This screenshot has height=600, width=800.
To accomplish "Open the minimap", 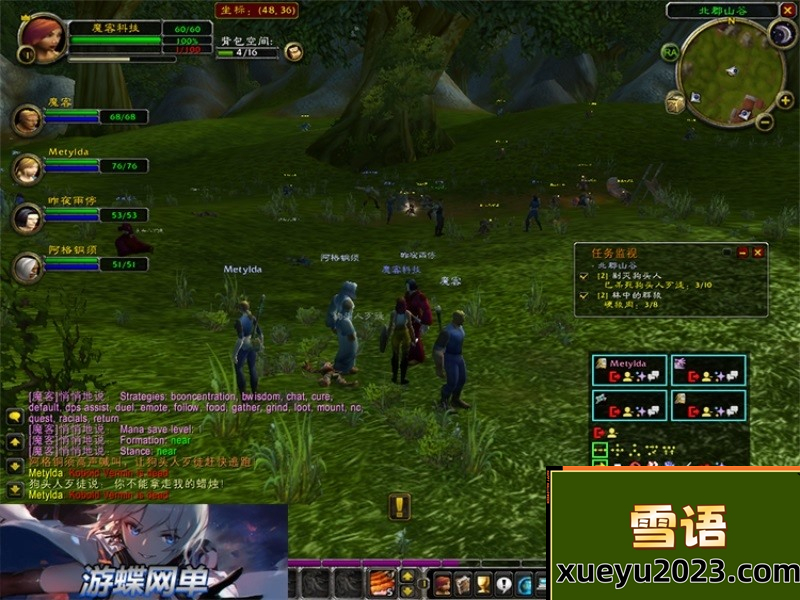I will click(729, 72).
